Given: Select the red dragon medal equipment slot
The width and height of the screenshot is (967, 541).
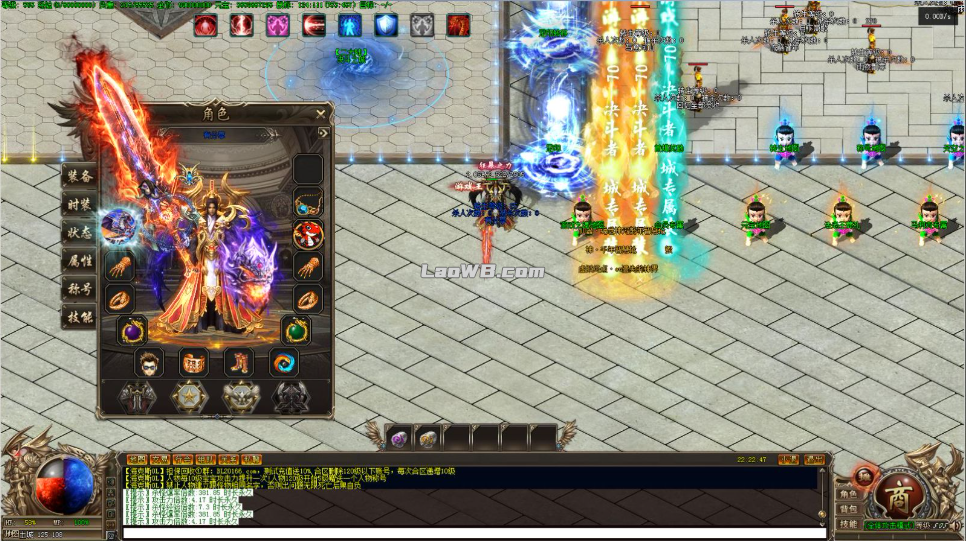Looking at the screenshot, I should (308, 235).
